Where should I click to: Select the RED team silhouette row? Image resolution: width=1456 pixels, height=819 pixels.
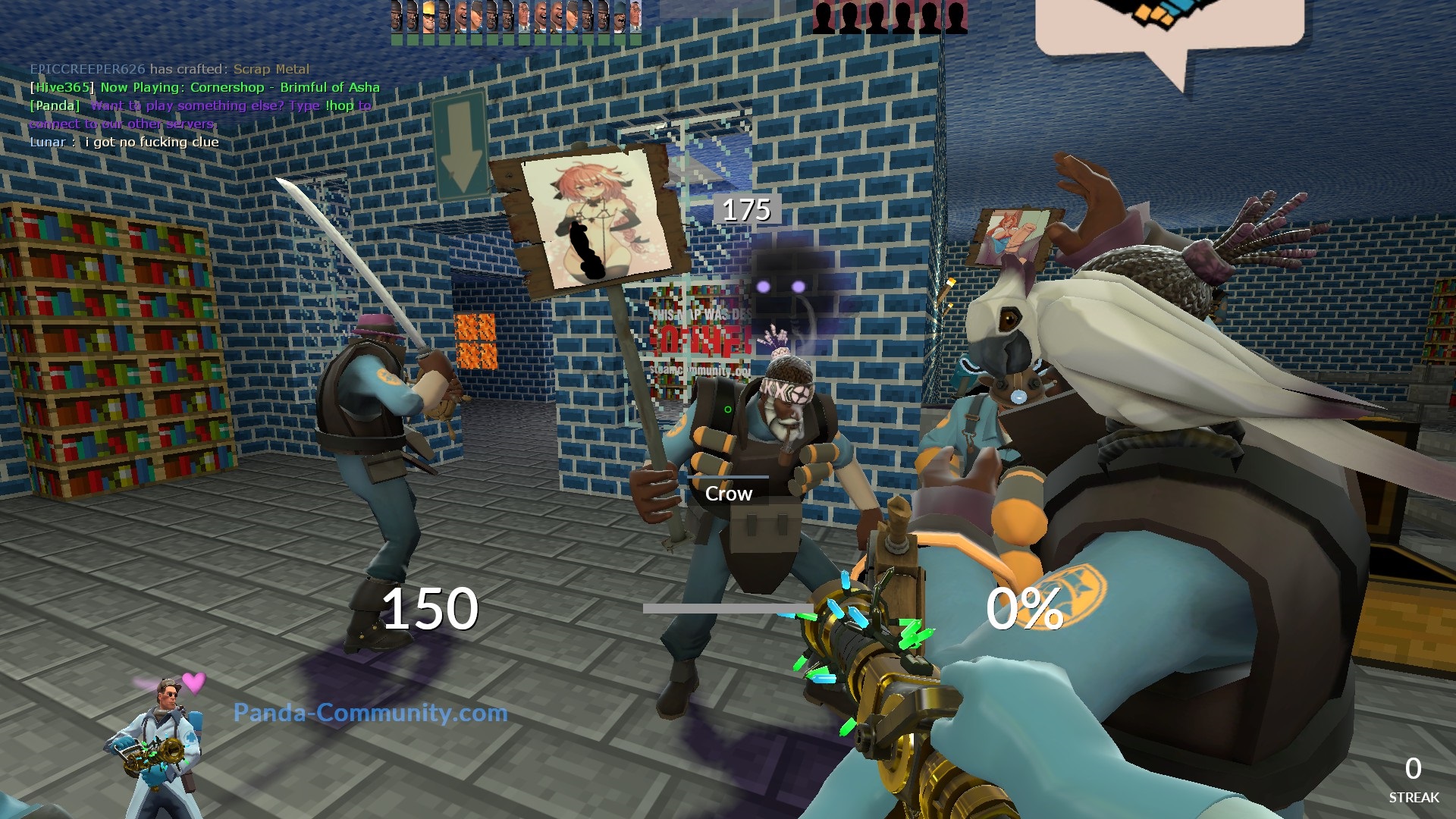[890, 17]
